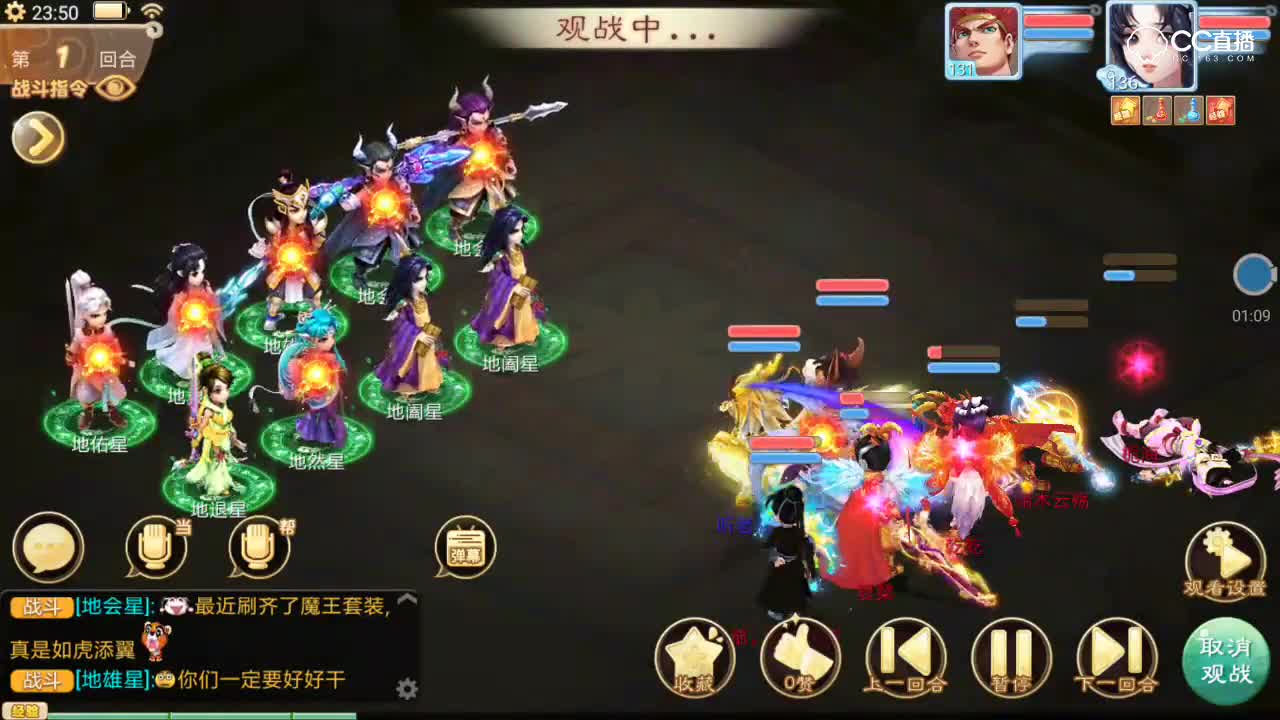
Task: Skip ahead using 下一回合 next round
Action: (x=1117, y=658)
